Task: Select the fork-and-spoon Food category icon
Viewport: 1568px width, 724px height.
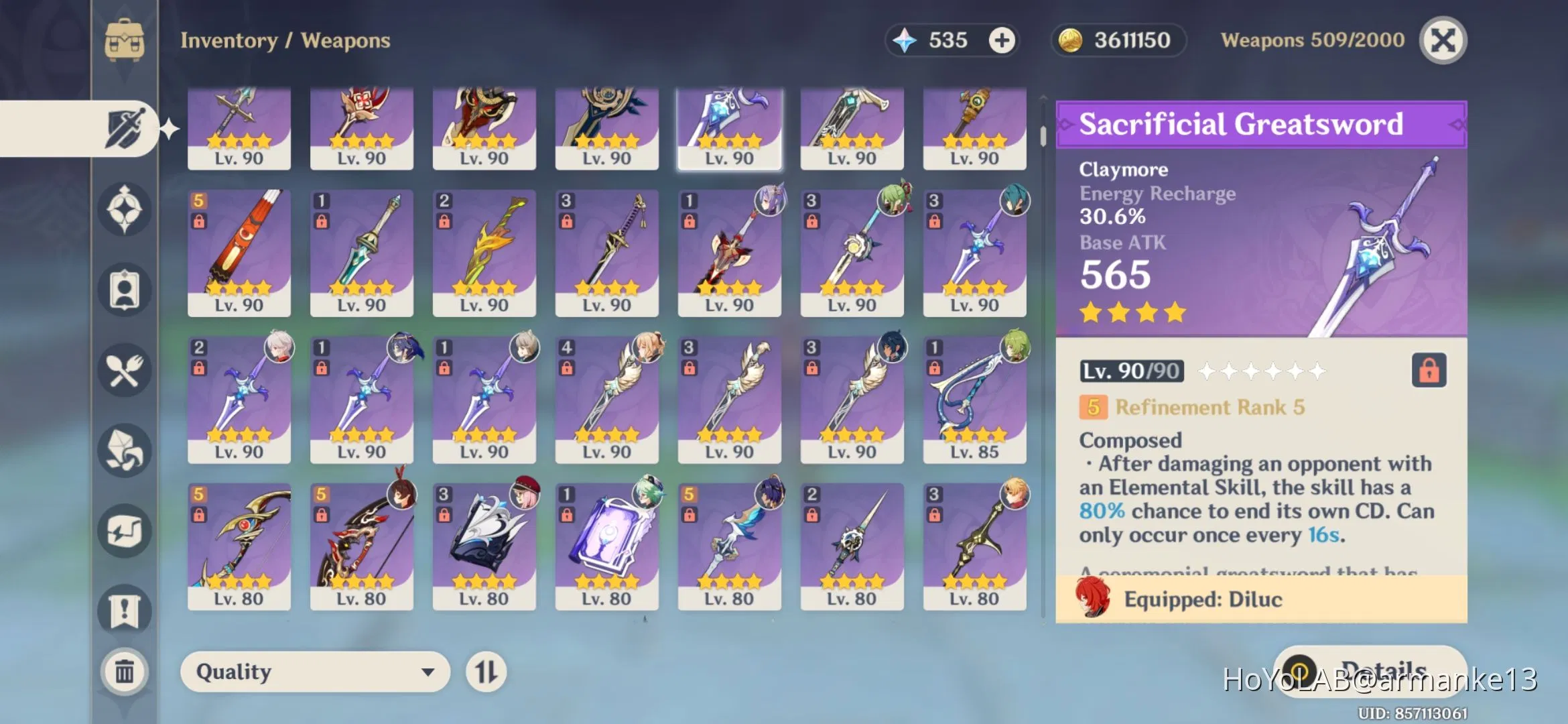Action: click(x=124, y=370)
